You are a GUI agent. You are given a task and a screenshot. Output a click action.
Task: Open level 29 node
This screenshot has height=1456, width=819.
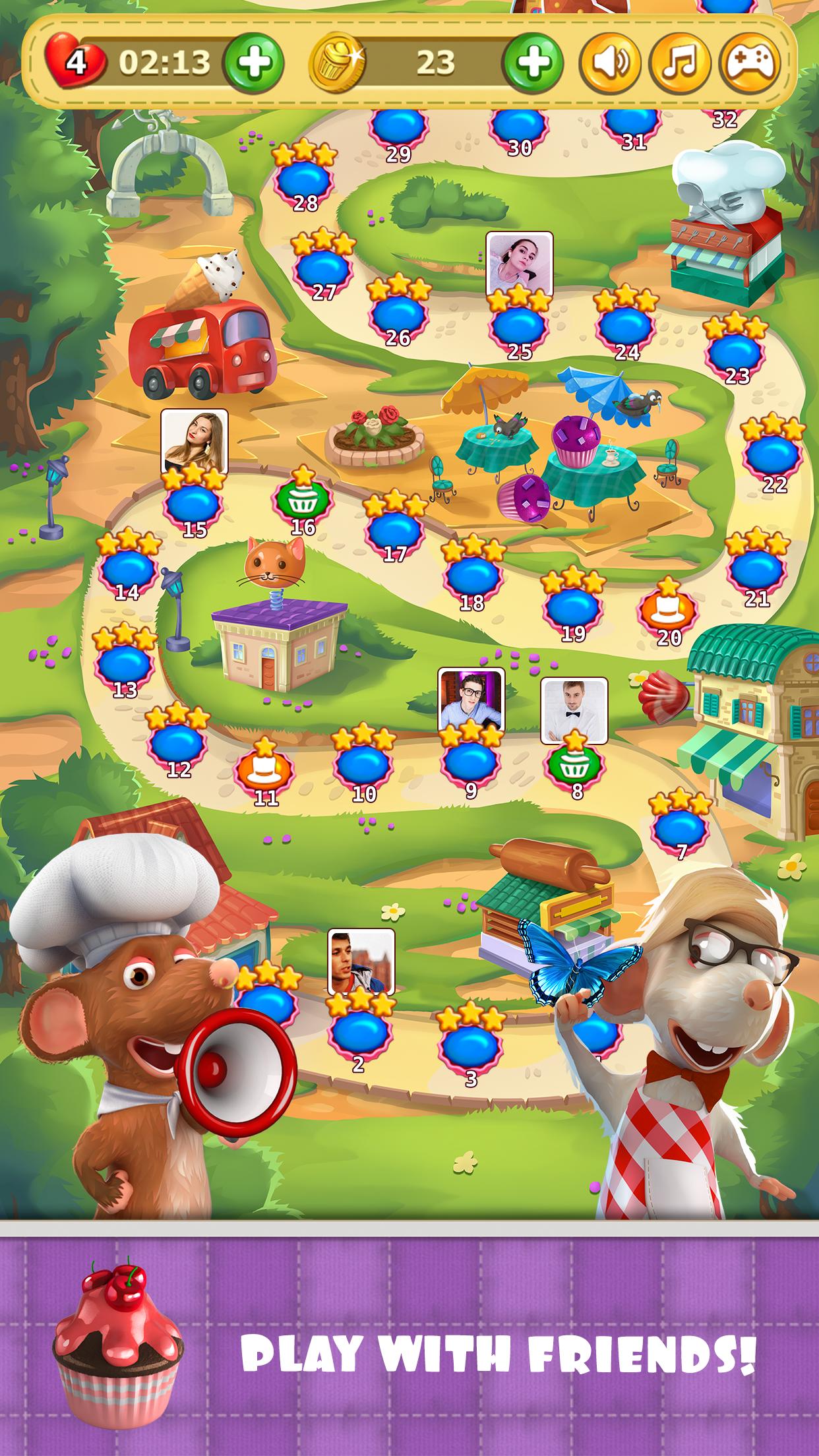[398, 127]
